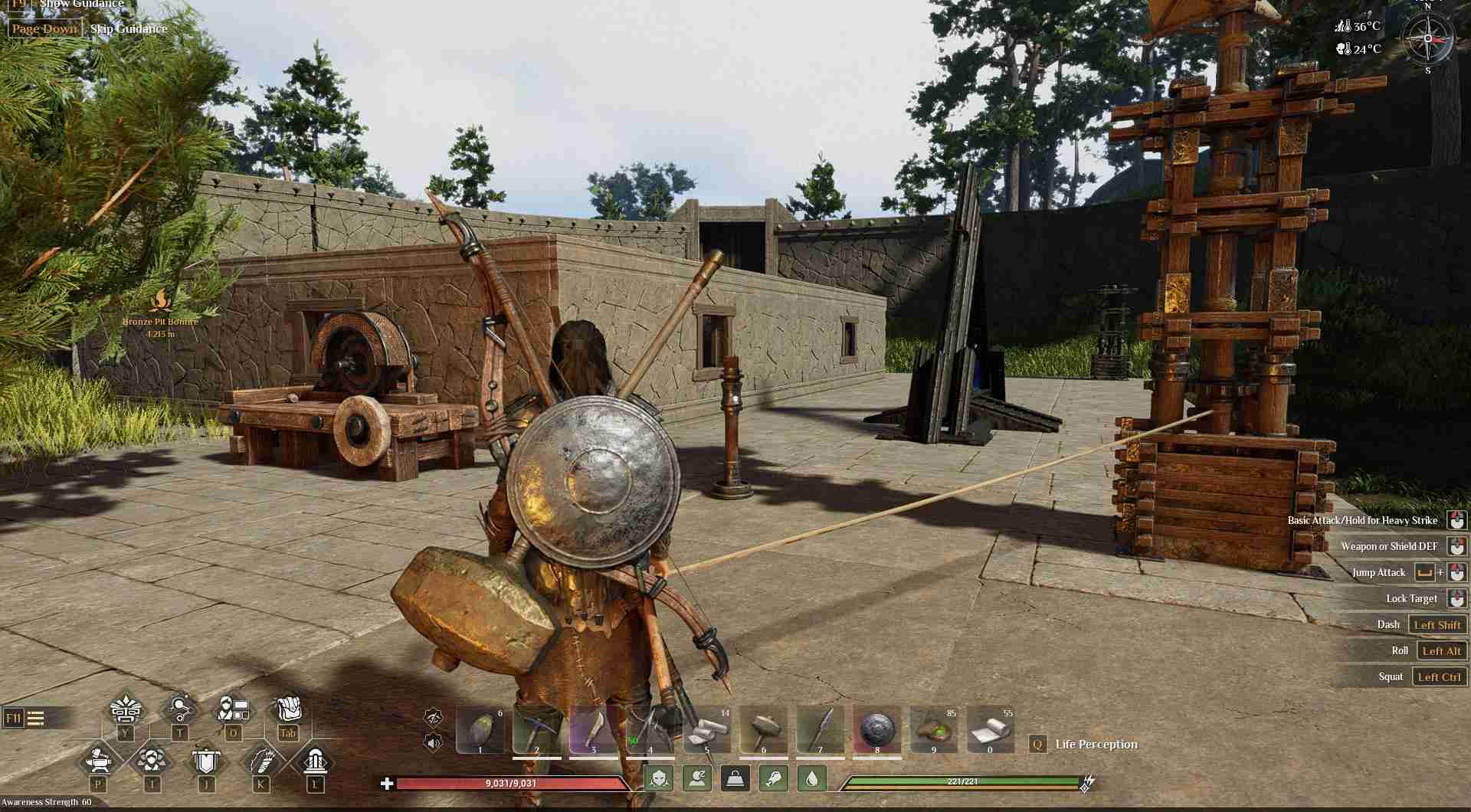Open the building structure menu icon
The height and width of the screenshot is (812, 1471).
[315, 761]
